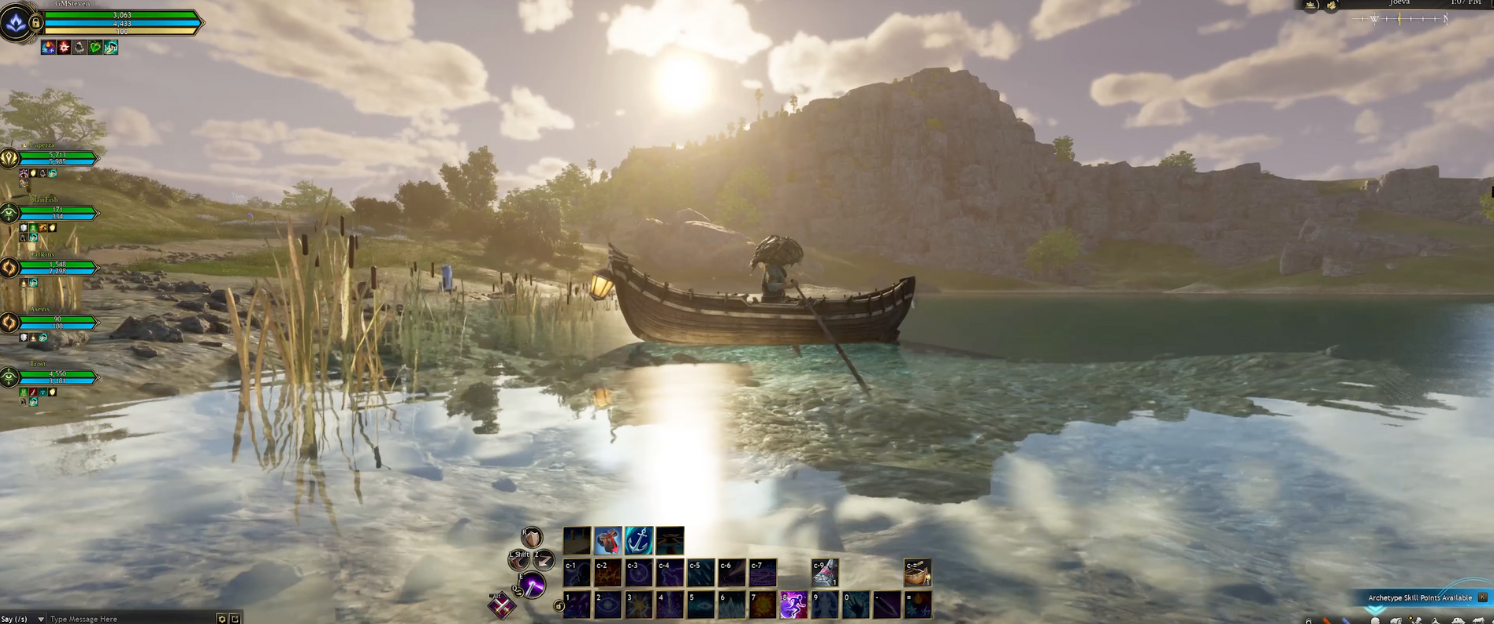
Task: Activate the anchor ship ability
Action: (x=638, y=541)
